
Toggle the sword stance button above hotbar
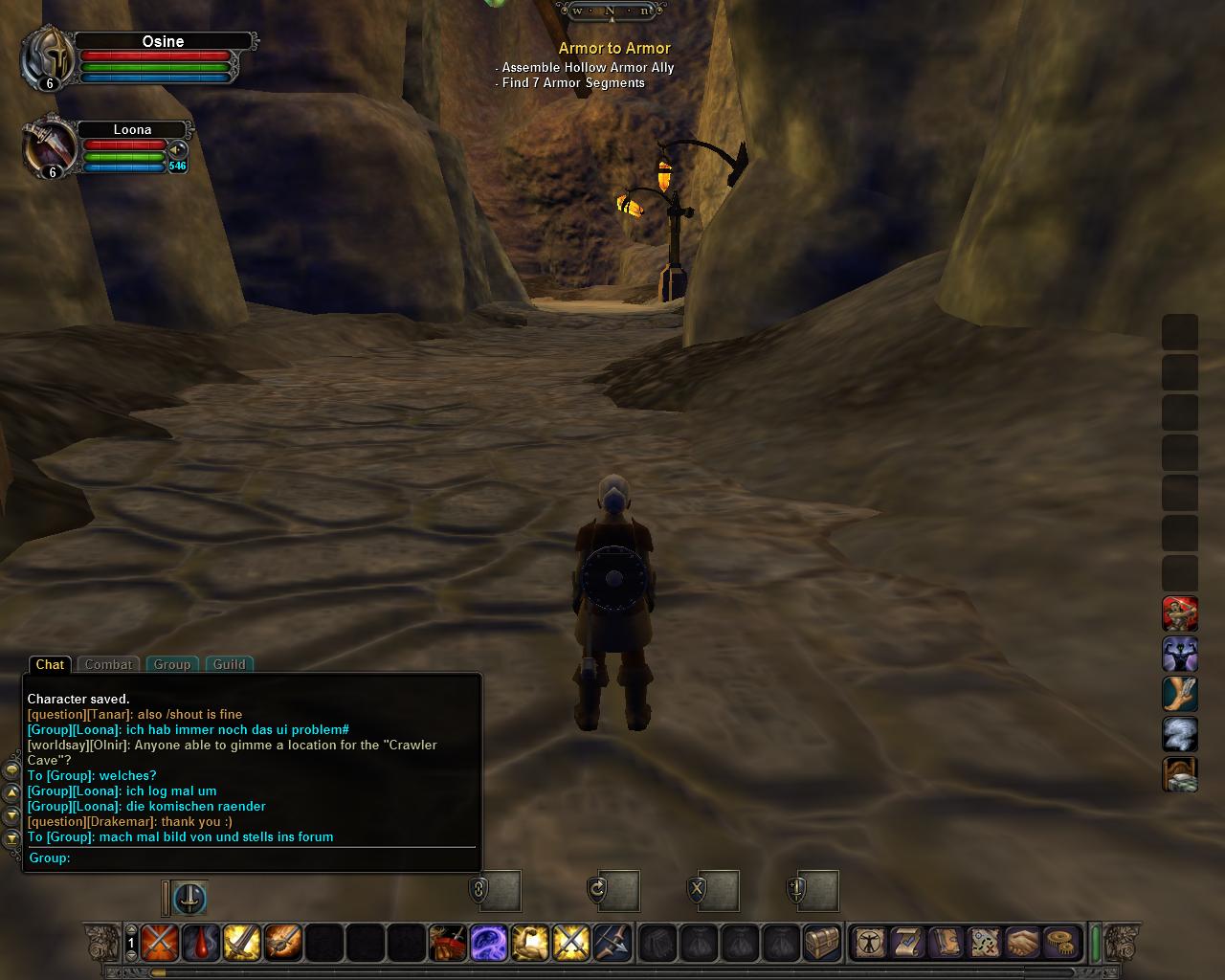pyautogui.click(x=190, y=898)
